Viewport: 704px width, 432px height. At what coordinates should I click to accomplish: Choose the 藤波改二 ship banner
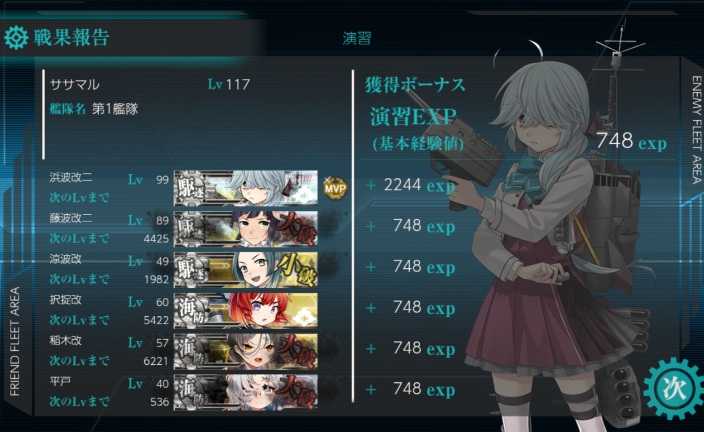(x=246, y=226)
